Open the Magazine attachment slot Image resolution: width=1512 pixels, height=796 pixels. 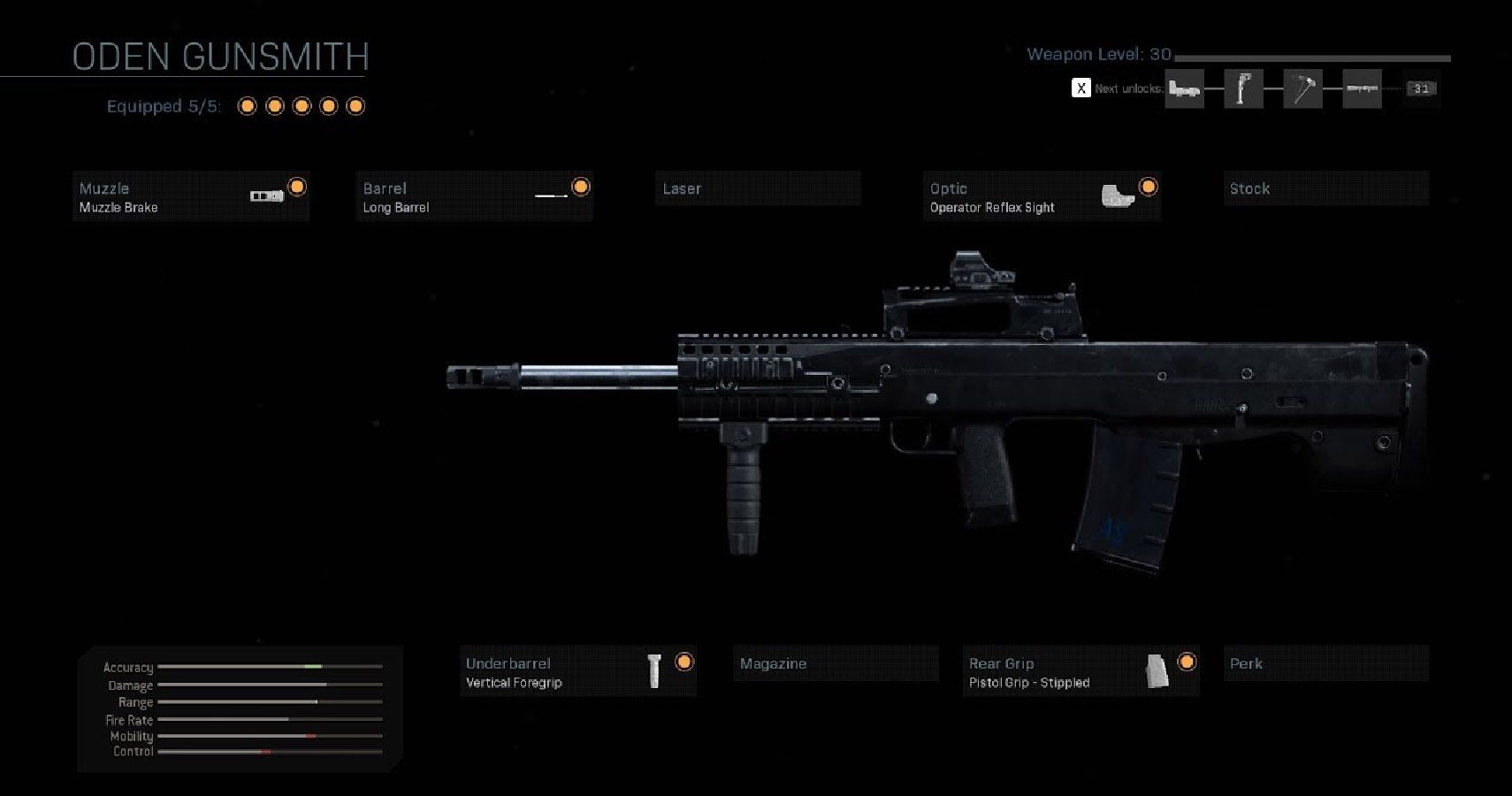836,662
